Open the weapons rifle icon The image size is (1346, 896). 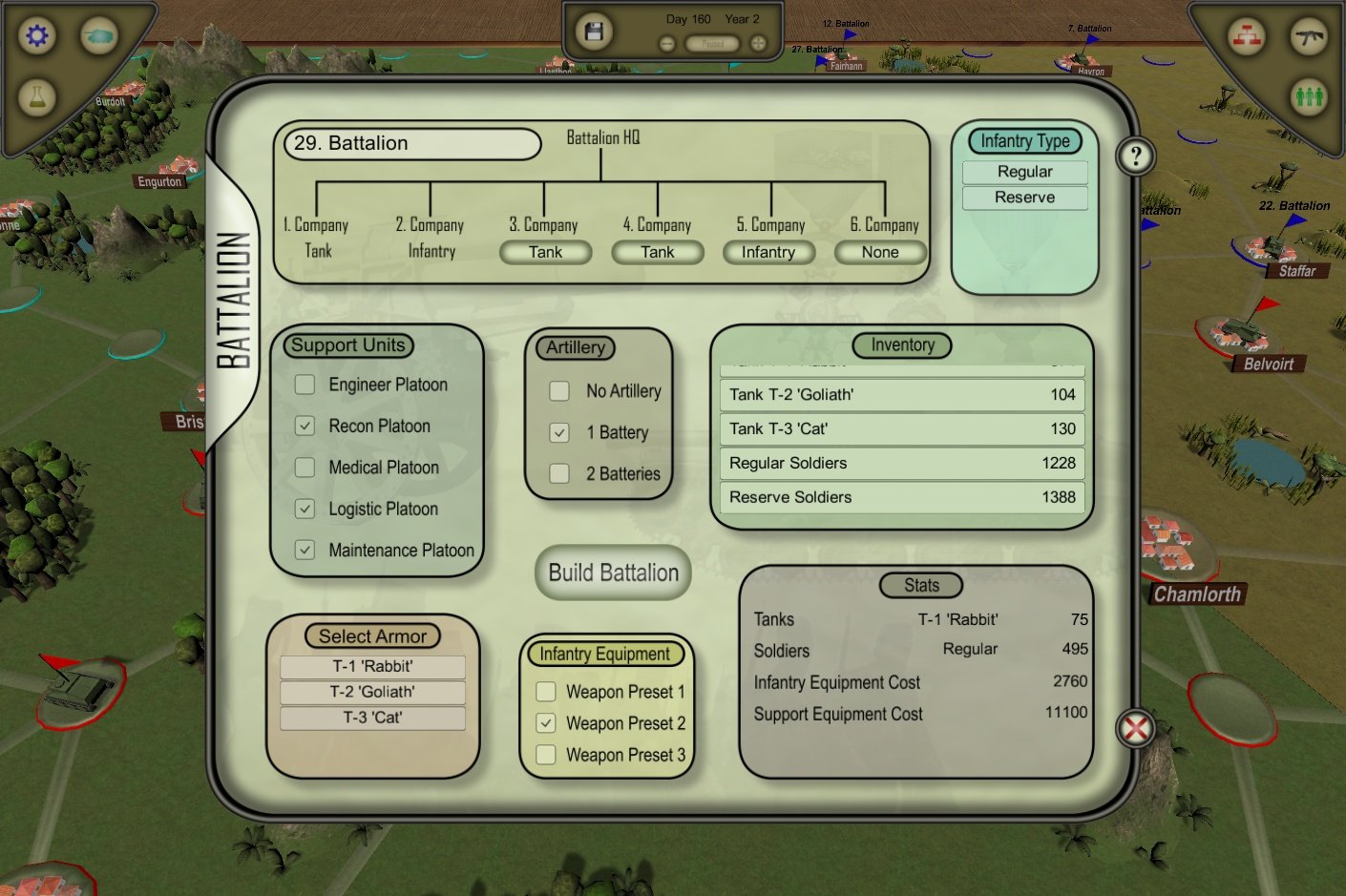click(x=1310, y=36)
